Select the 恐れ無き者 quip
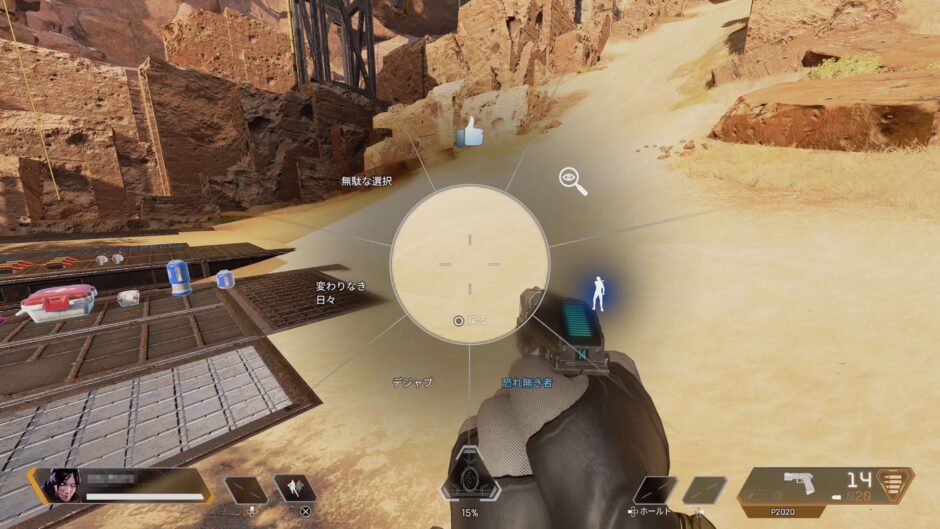The width and height of the screenshot is (940, 529). [x=526, y=381]
